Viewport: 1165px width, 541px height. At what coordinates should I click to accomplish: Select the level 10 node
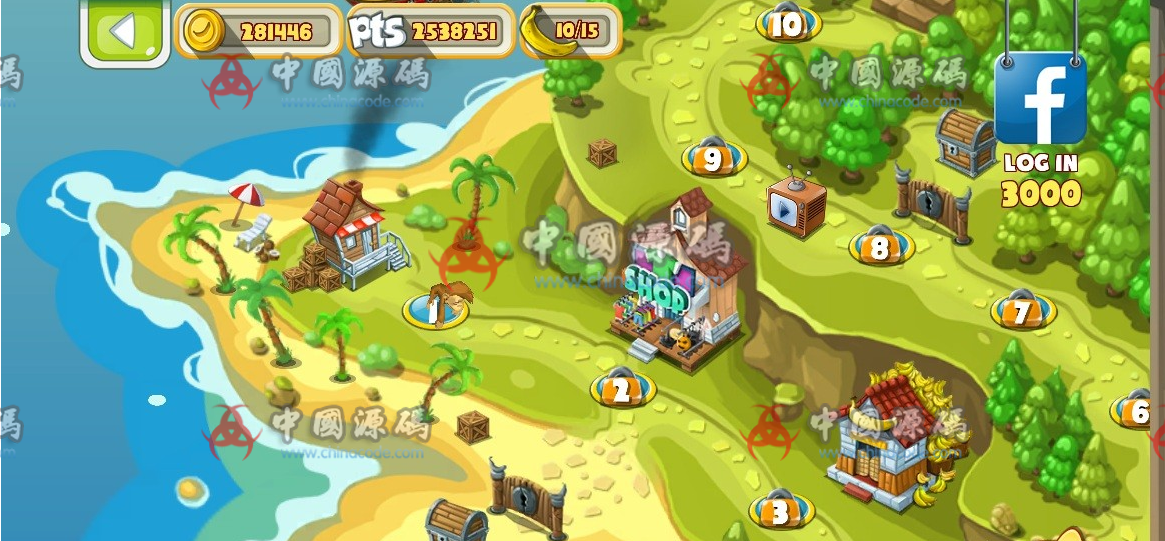coord(788,25)
